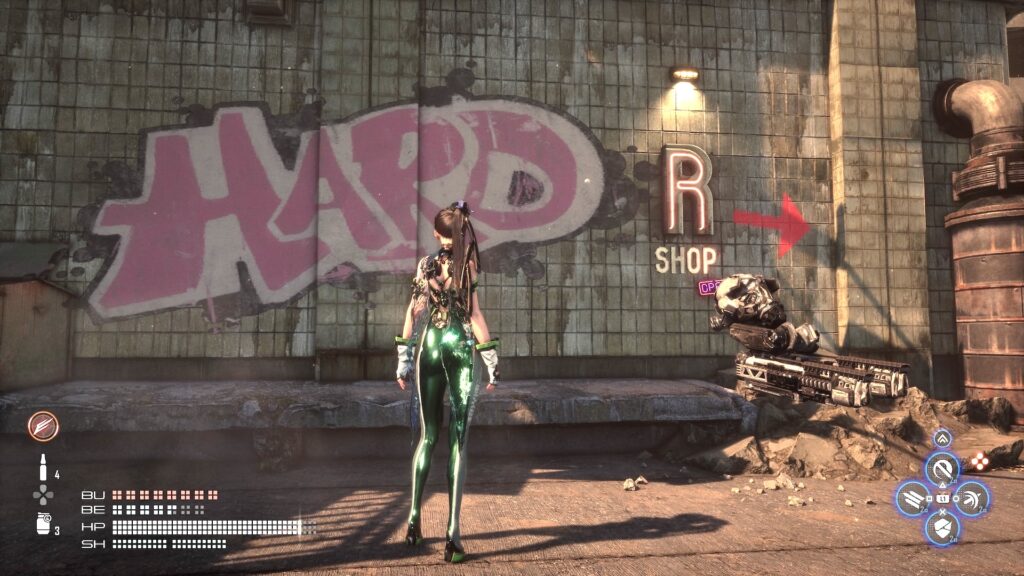
Task: Activate the shield skill icon
Action: click(x=941, y=526)
